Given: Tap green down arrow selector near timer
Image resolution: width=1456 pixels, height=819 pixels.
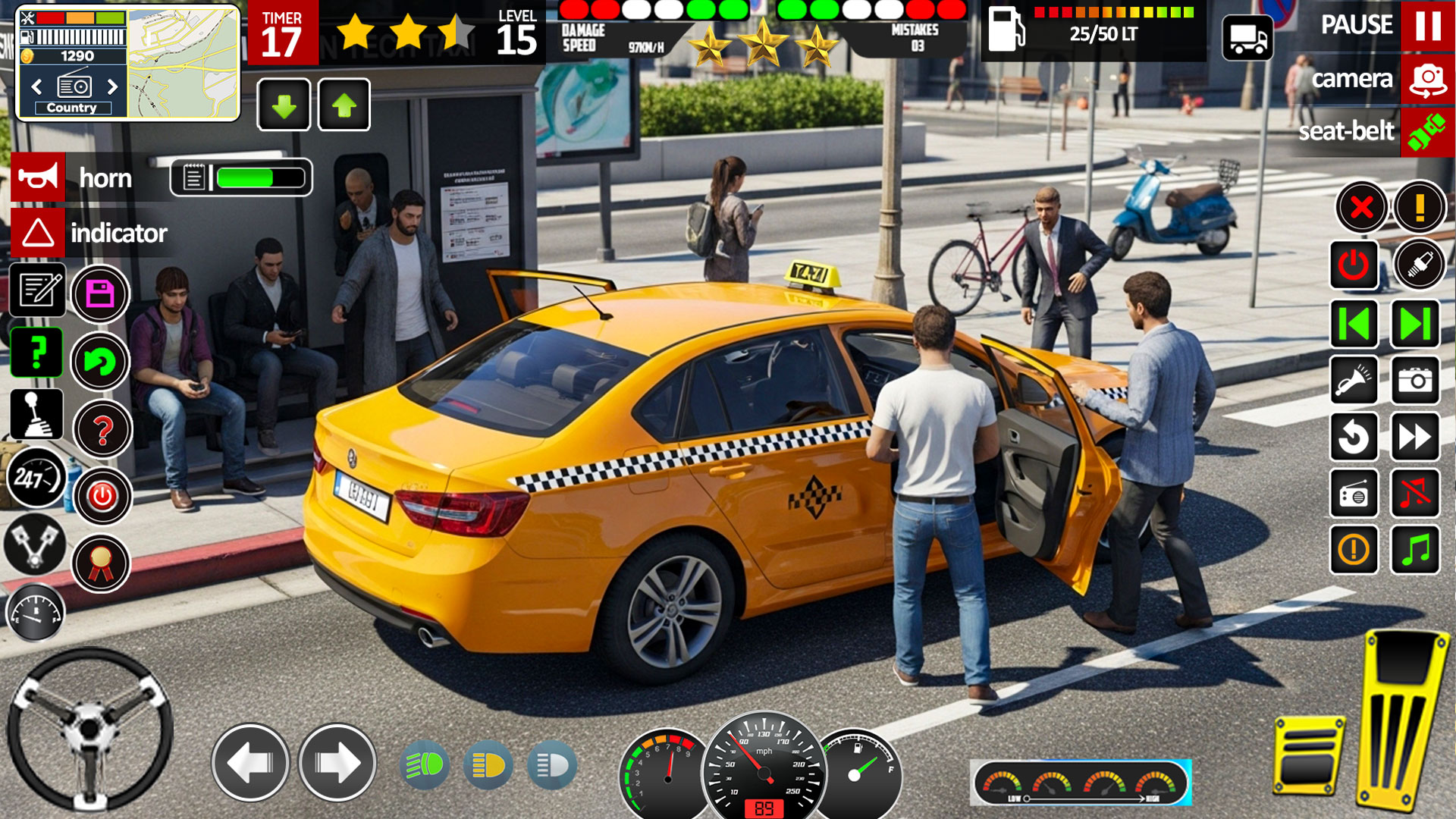Looking at the screenshot, I should (283, 105).
